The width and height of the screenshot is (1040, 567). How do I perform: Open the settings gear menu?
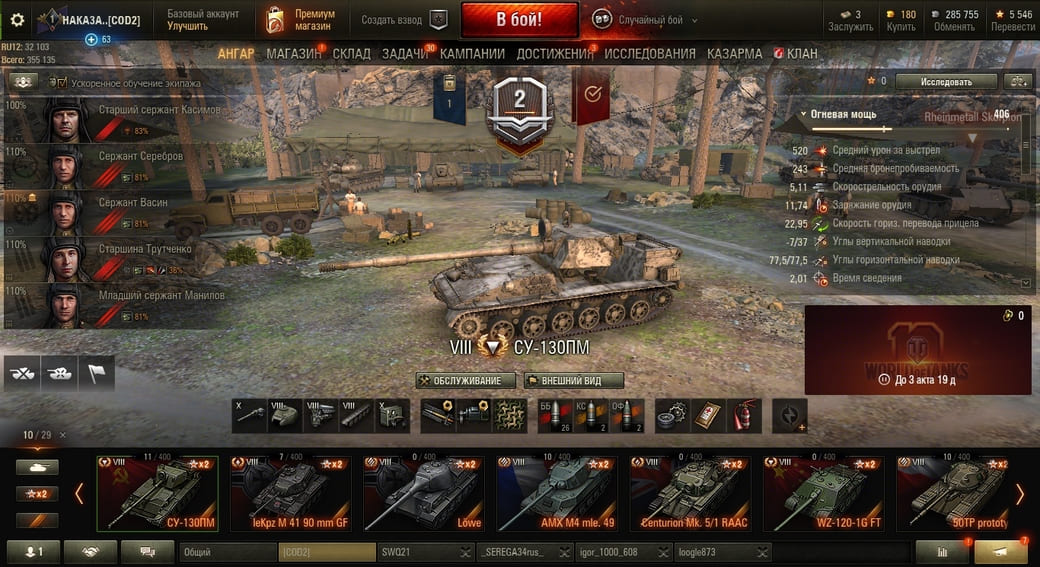click(16, 20)
